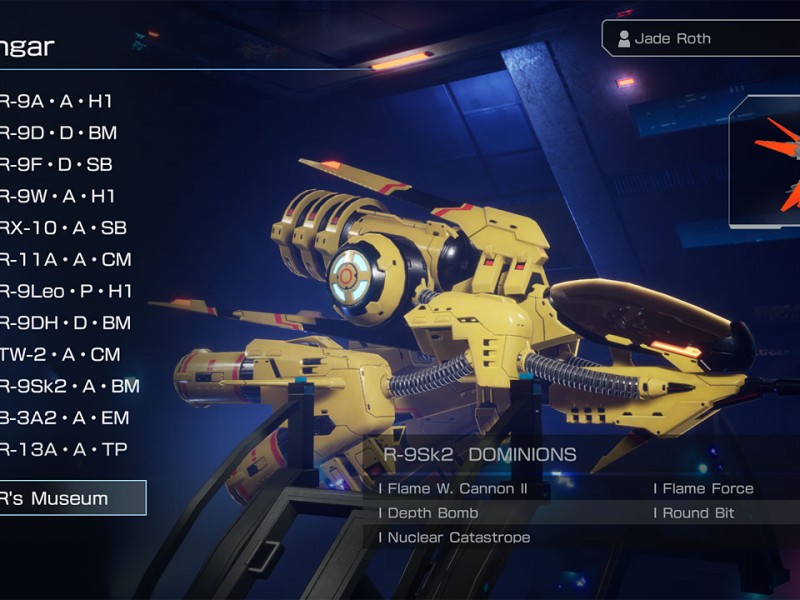The width and height of the screenshot is (800, 600).
Task: Choose the B-3A2 • A • EM ship
Action: pos(64,418)
